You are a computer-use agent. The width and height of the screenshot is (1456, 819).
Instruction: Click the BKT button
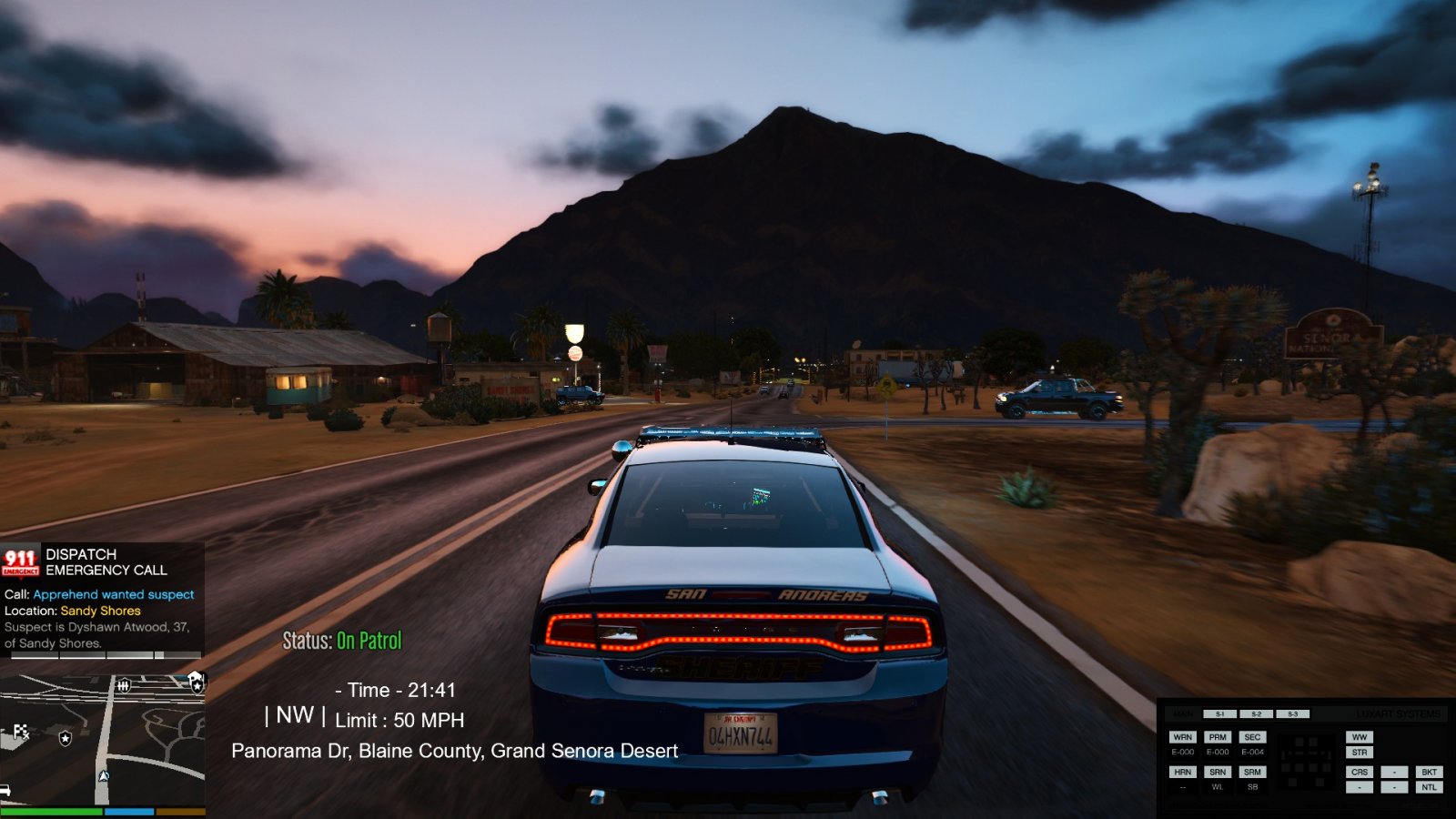pos(1429,772)
